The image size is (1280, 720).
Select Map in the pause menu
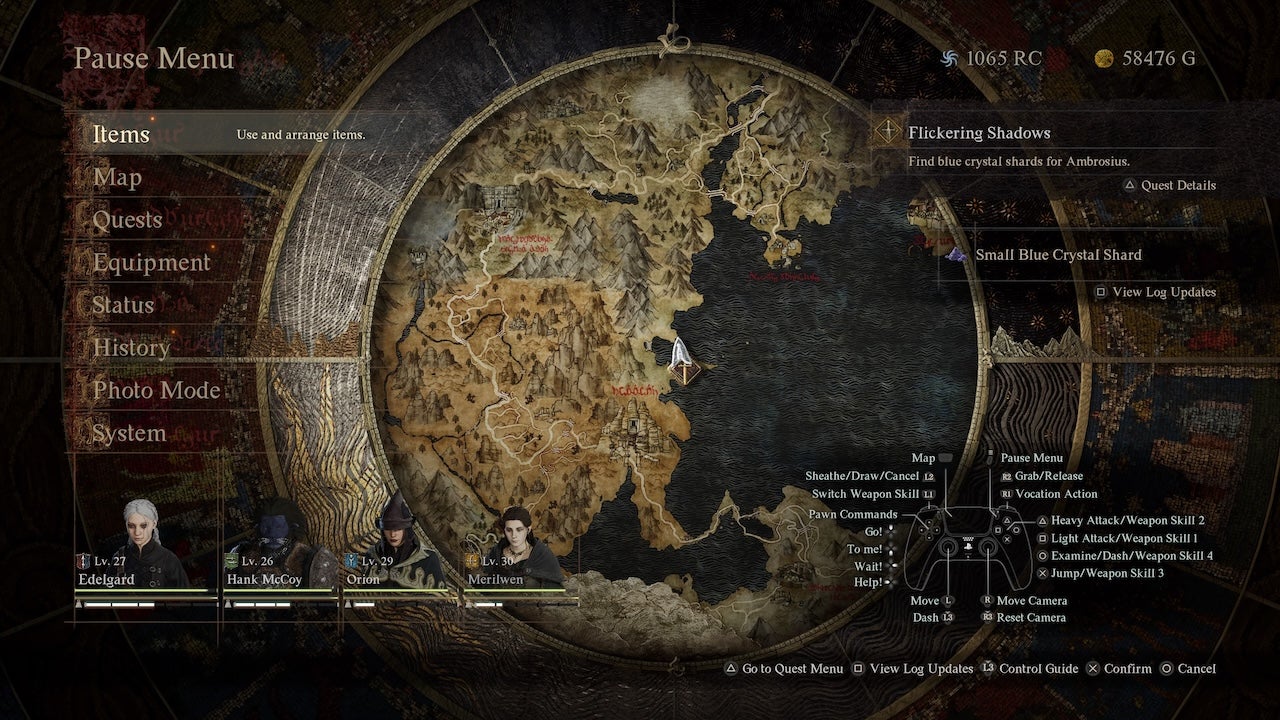117,177
